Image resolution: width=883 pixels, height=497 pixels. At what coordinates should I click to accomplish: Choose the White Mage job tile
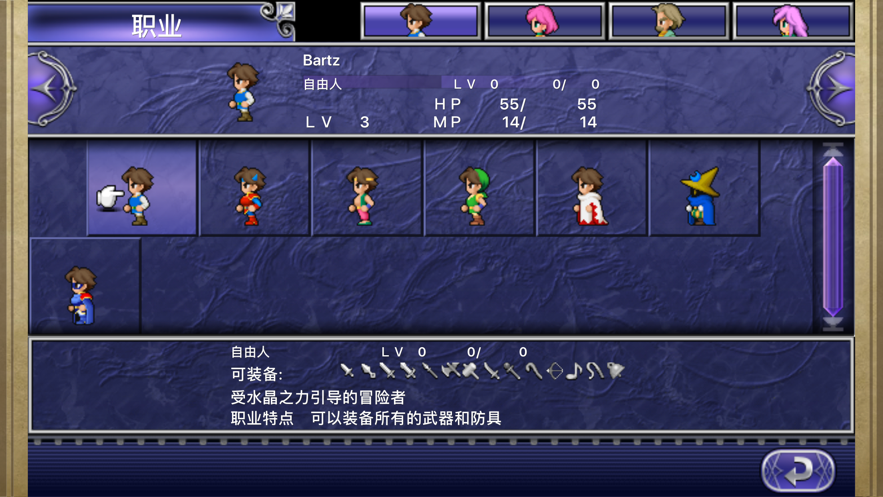[592, 189]
